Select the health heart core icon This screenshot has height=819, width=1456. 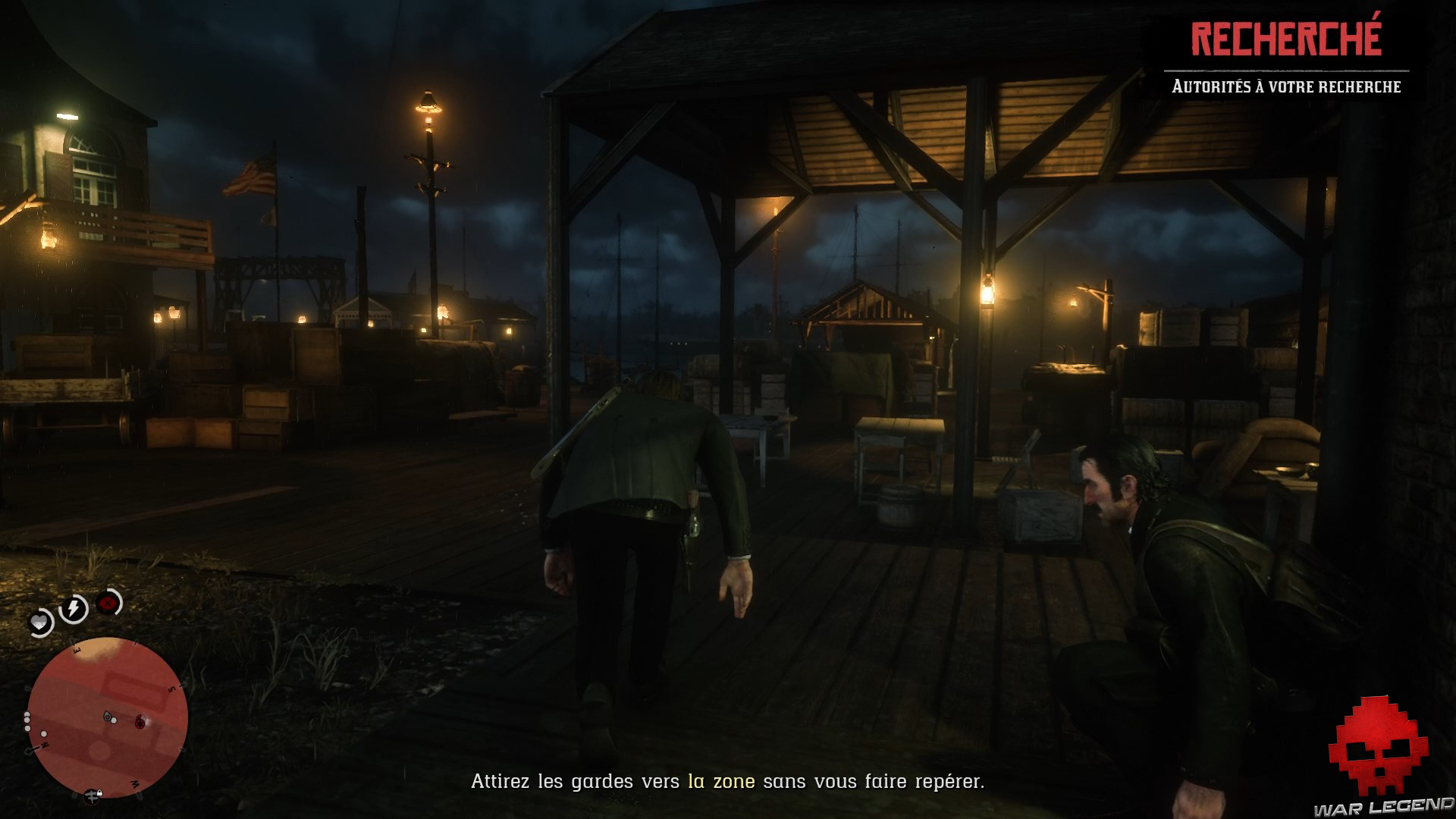39,622
